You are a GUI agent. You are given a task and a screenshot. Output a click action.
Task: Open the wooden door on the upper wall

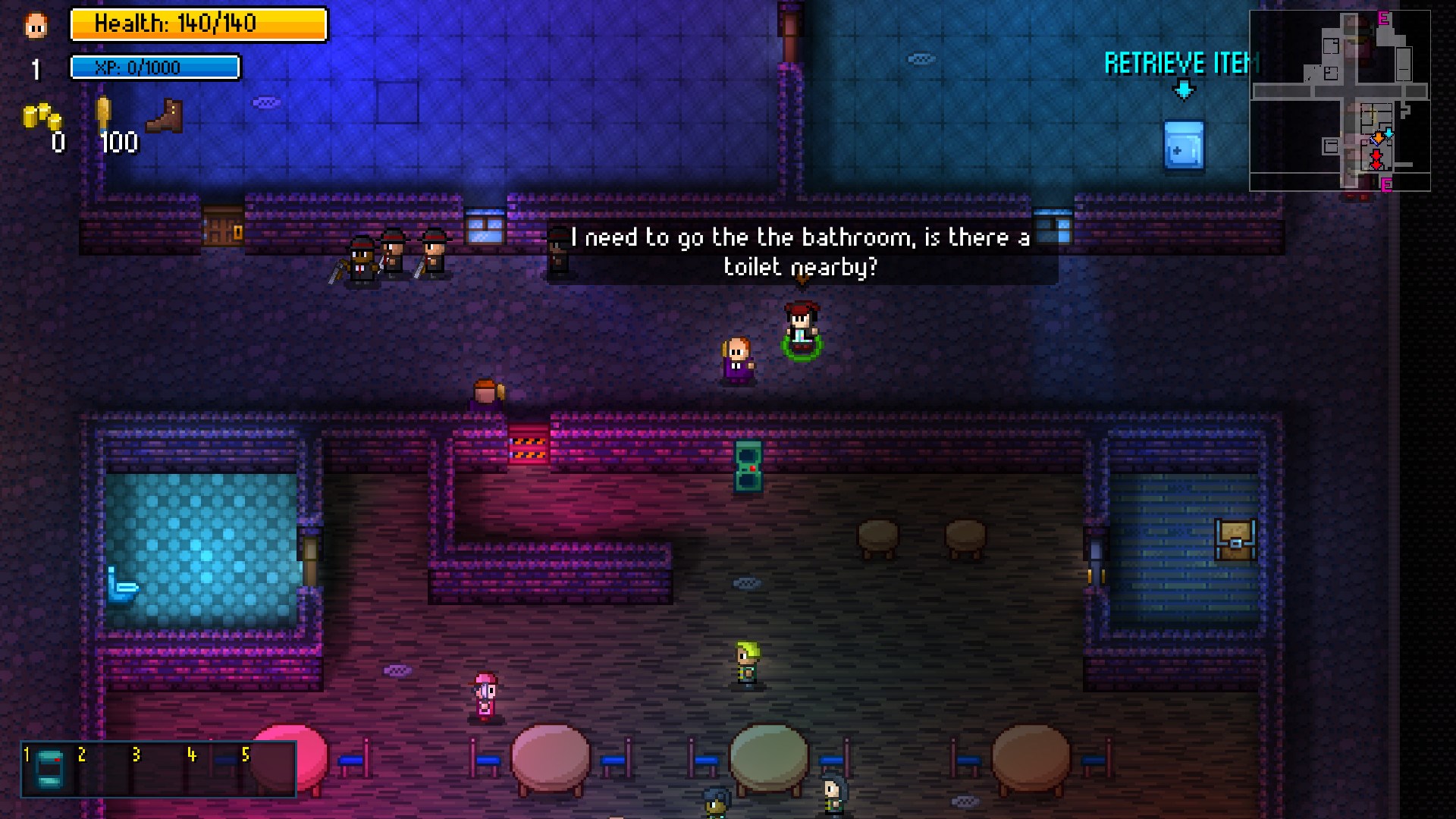coord(221,227)
